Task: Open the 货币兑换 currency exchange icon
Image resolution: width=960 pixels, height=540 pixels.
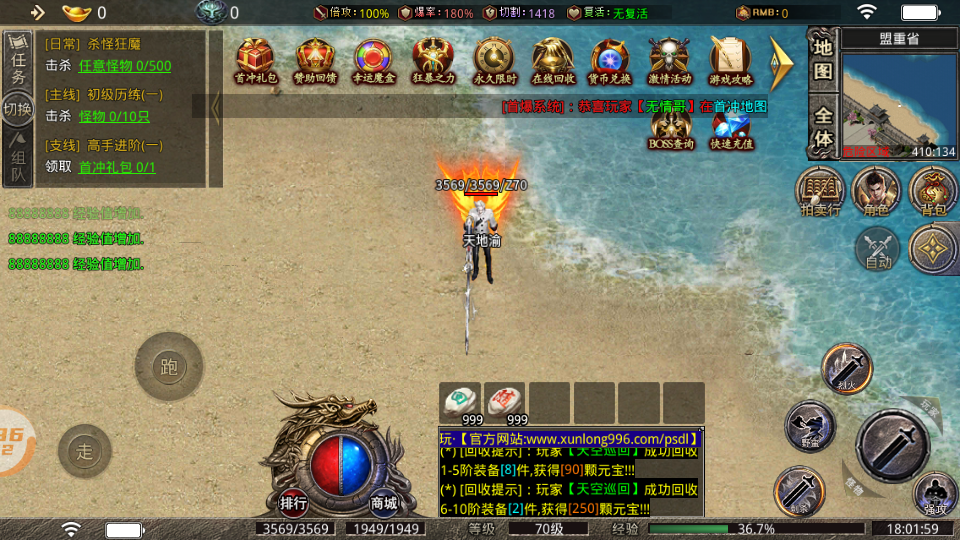Action: pos(611,60)
